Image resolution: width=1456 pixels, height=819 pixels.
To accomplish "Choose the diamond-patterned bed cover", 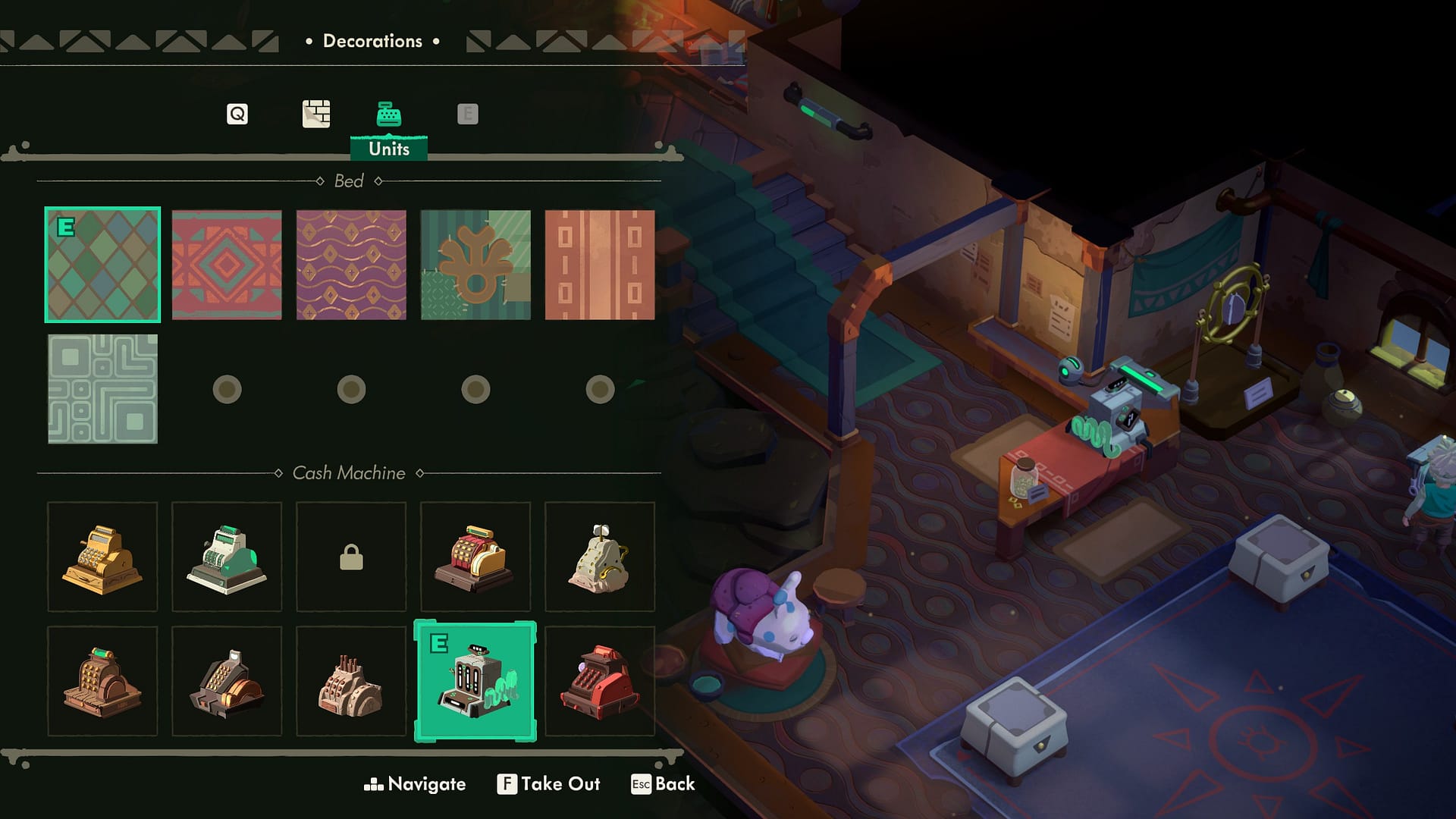I will tap(102, 265).
